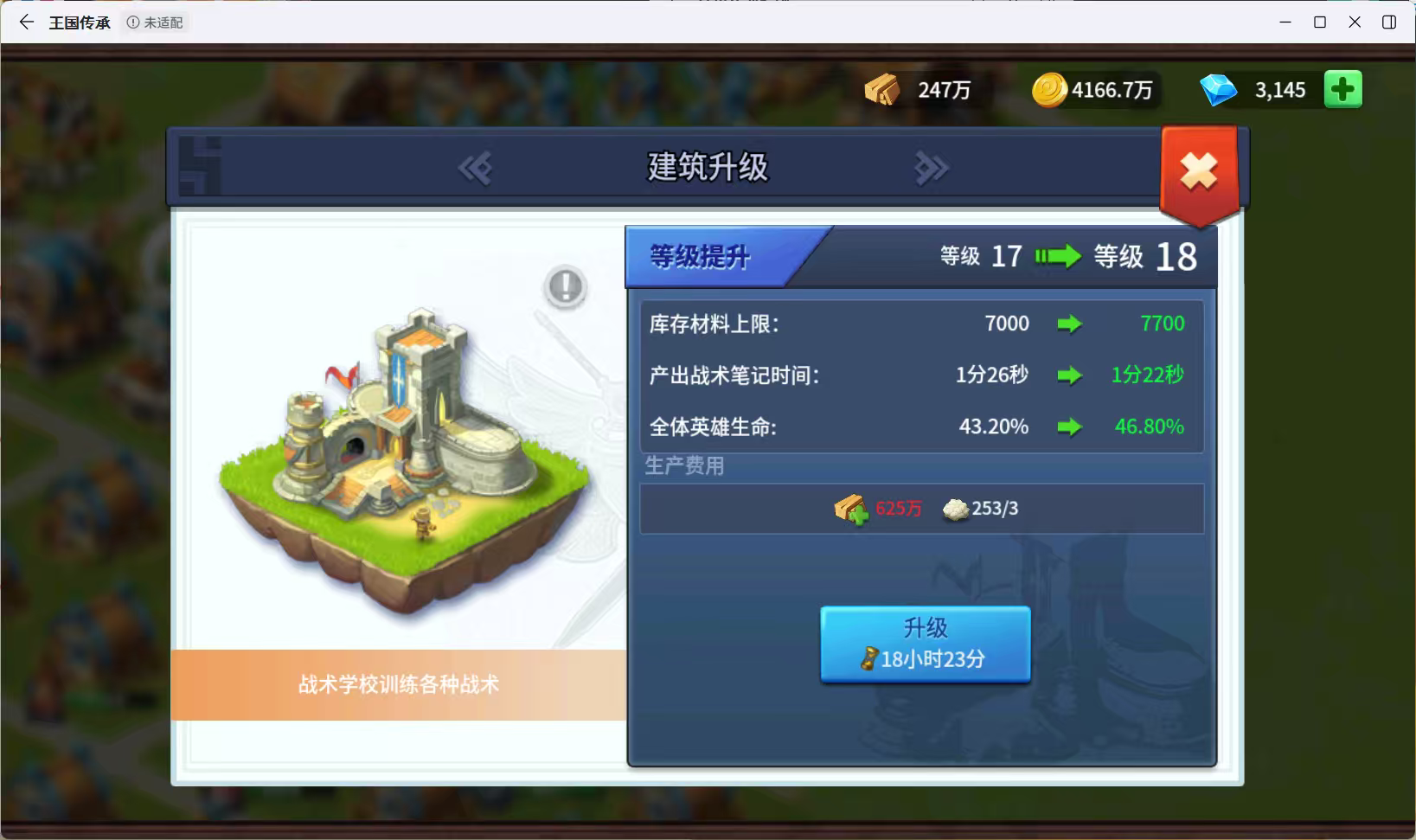Click the exclamation info icon above the building

[x=564, y=286]
